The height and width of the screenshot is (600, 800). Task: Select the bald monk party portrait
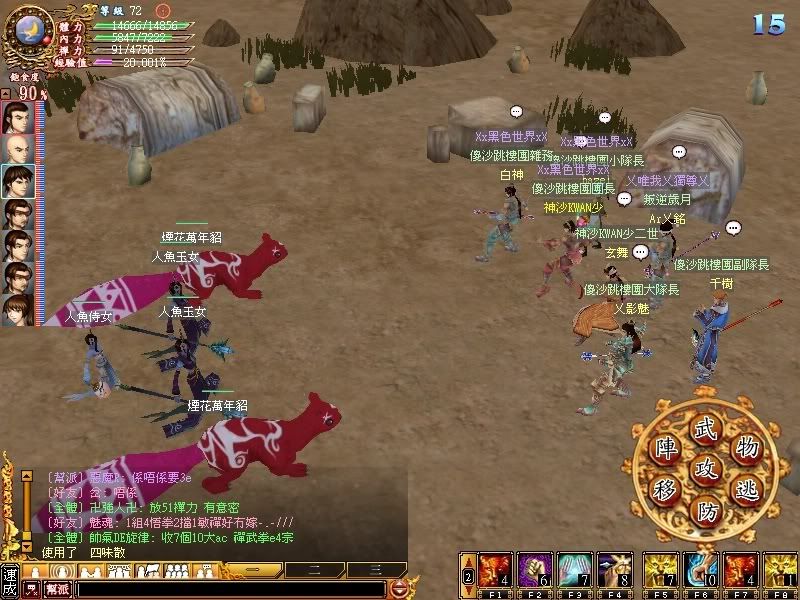pos(17,149)
